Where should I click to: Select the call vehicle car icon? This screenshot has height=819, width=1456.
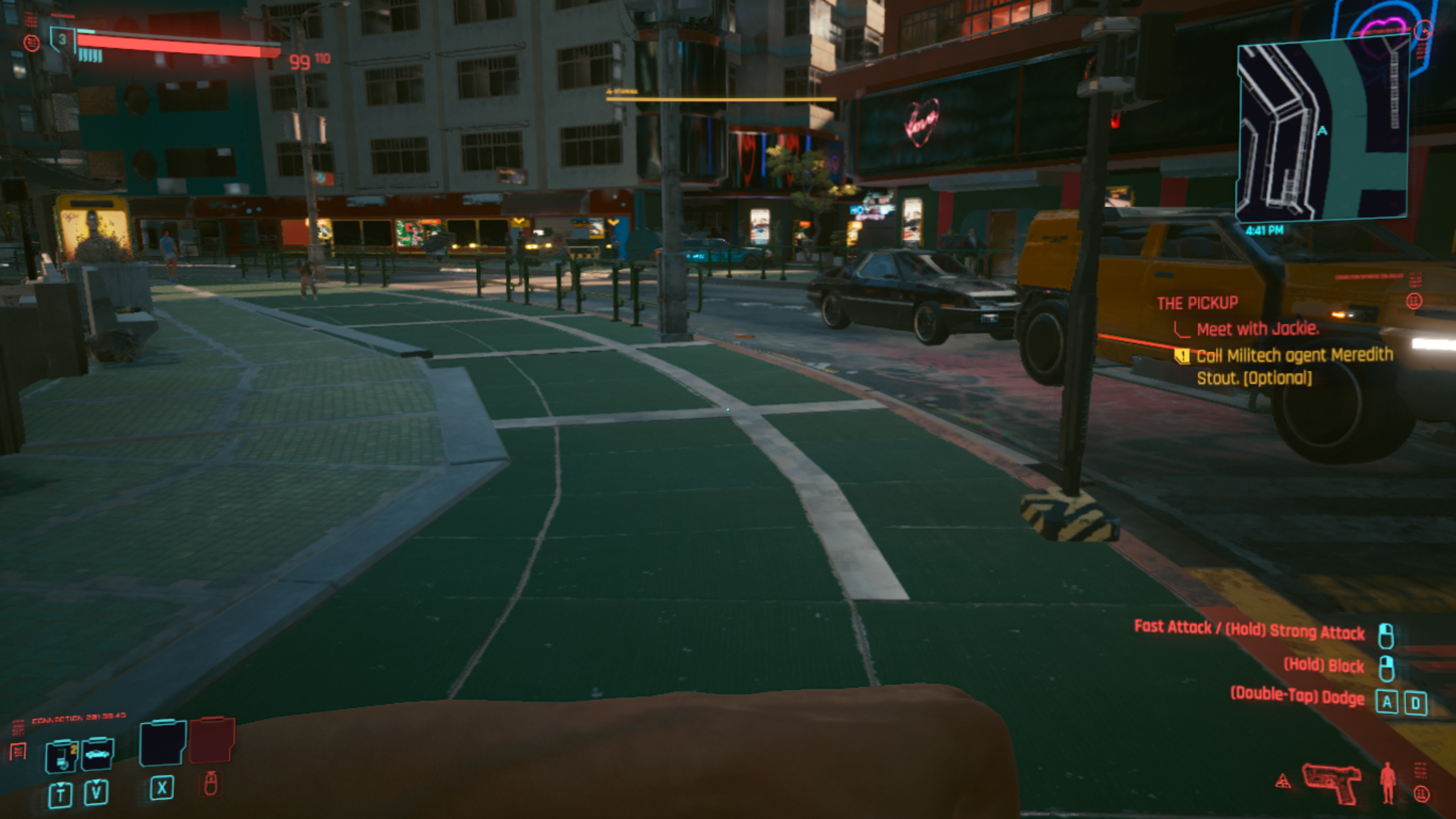click(97, 754)
